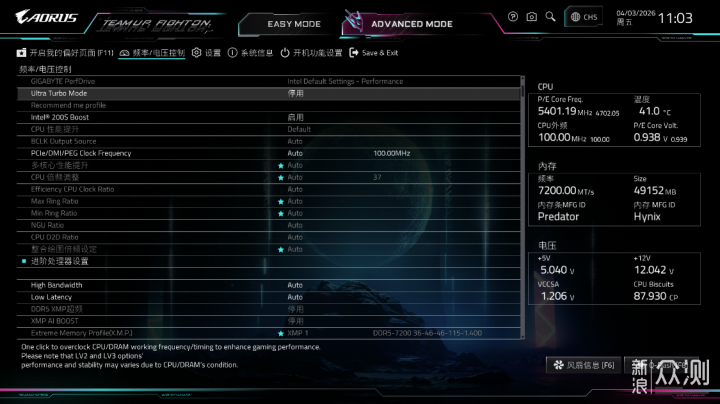The height and width of the screenshot is (404, 720).
Task: Click the magnifier search icon
Action: tap(549, 17)
